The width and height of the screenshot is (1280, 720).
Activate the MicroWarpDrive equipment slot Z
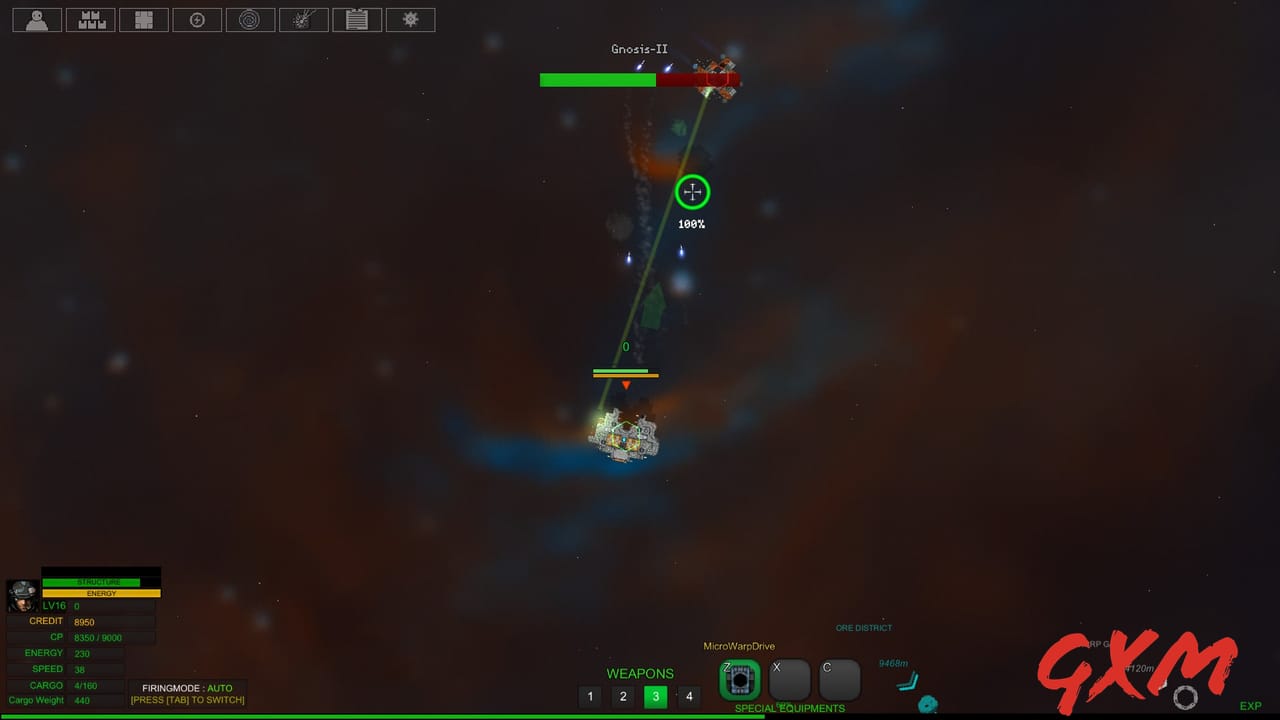point(740,679)
